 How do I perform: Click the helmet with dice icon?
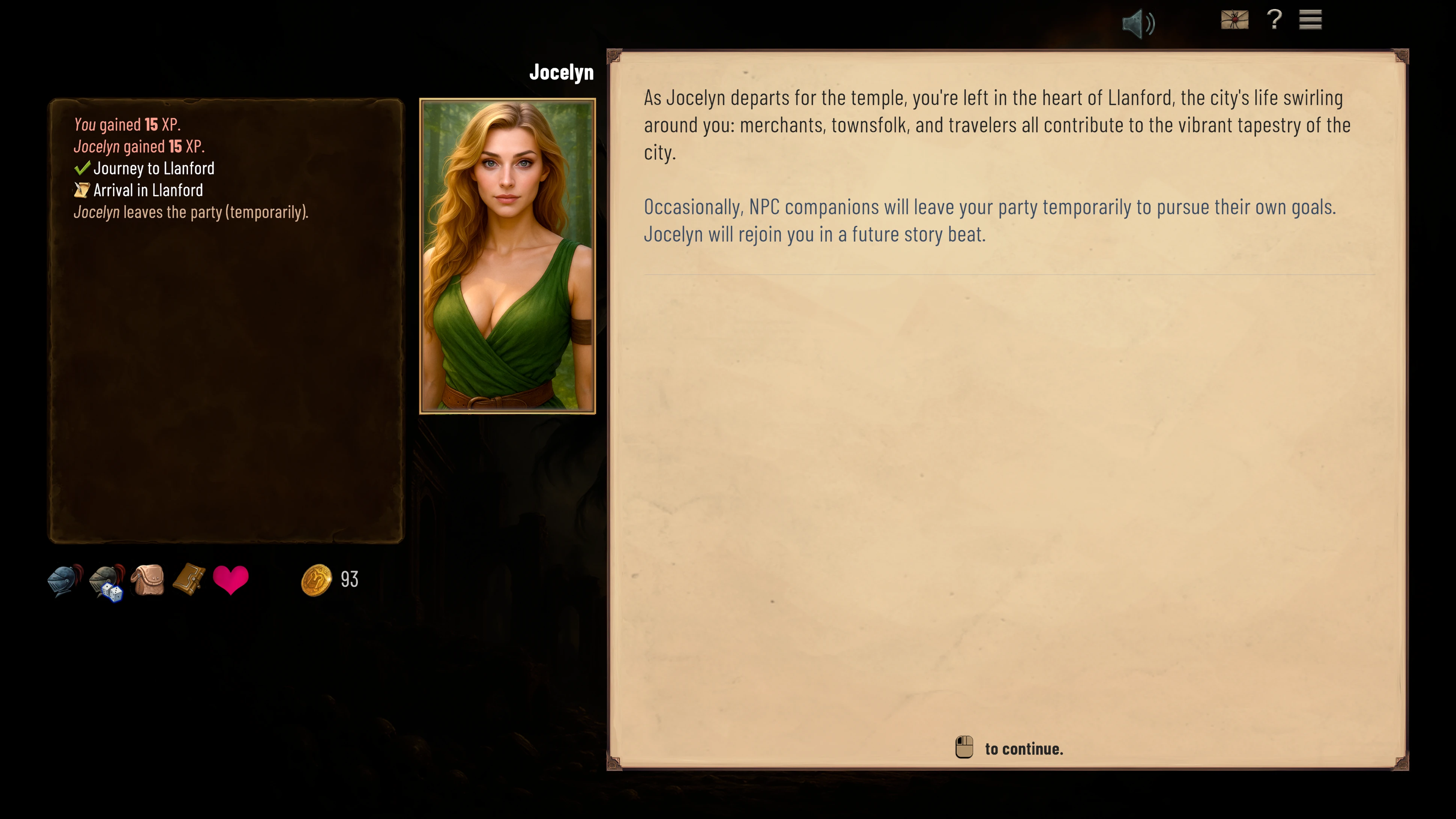[107, 582]
